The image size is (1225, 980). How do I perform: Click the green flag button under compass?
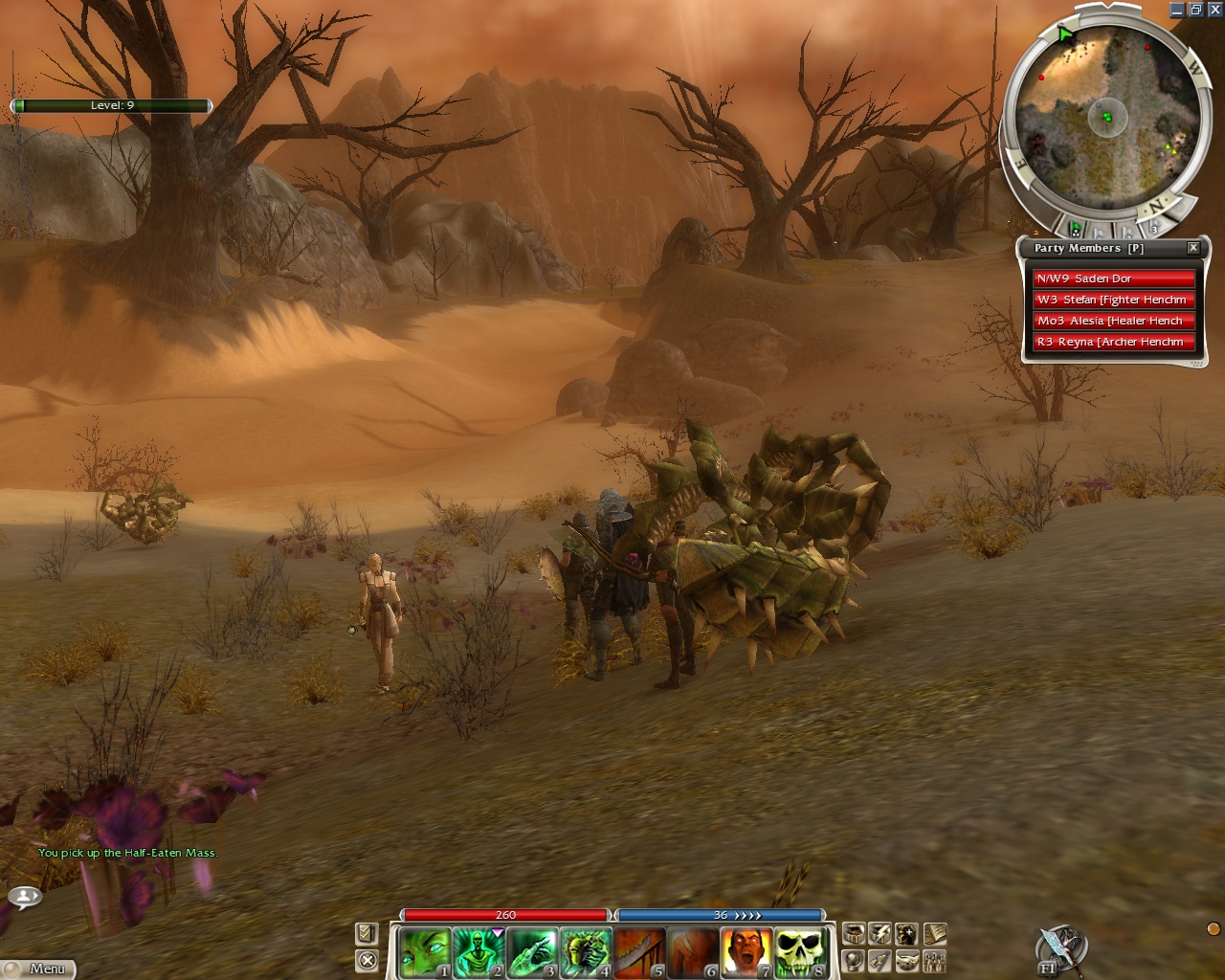[x=1076, y=230]
